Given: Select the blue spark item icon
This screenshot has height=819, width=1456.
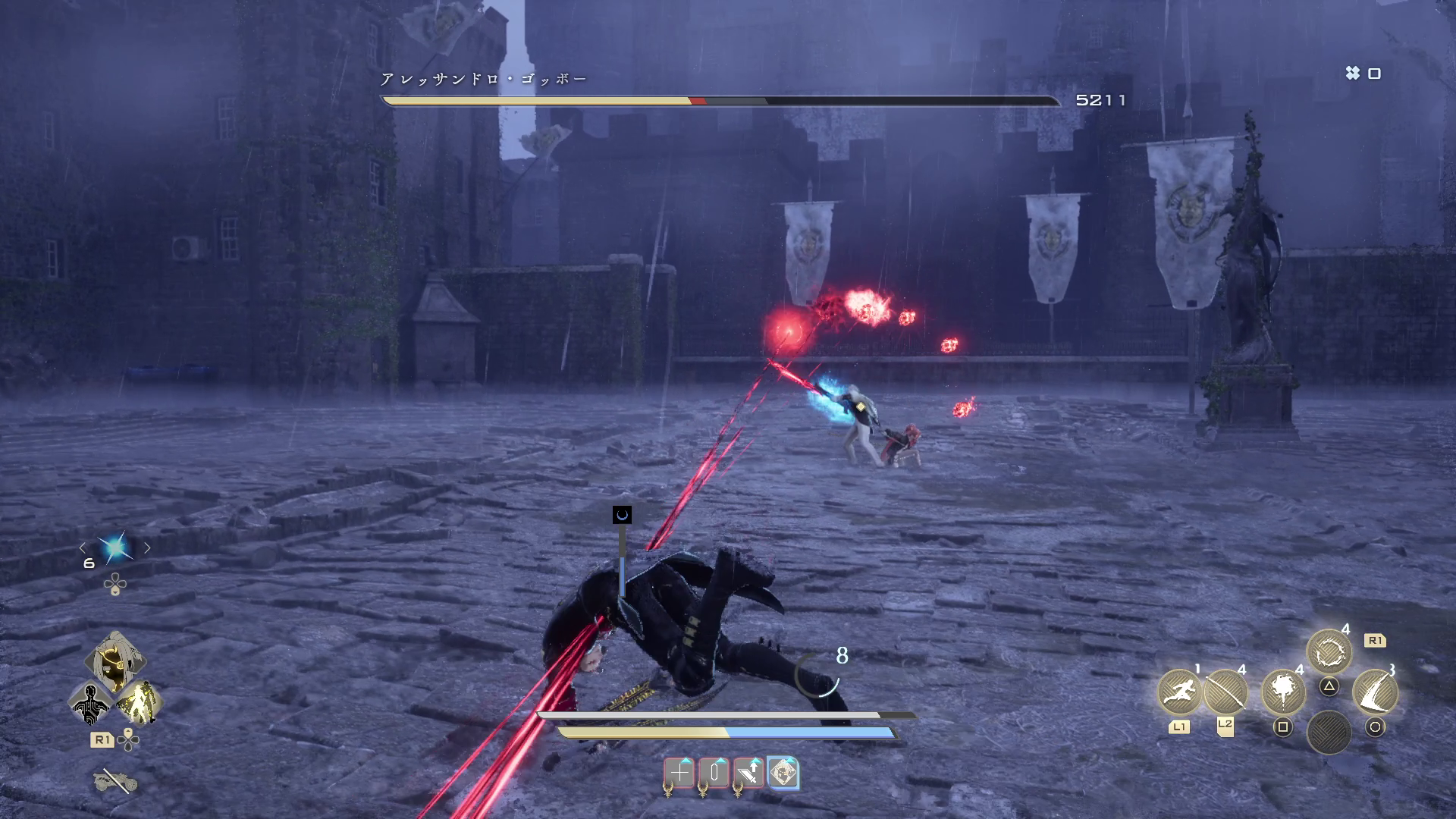Looking at the screenshot, I should [x=115, y=548].
